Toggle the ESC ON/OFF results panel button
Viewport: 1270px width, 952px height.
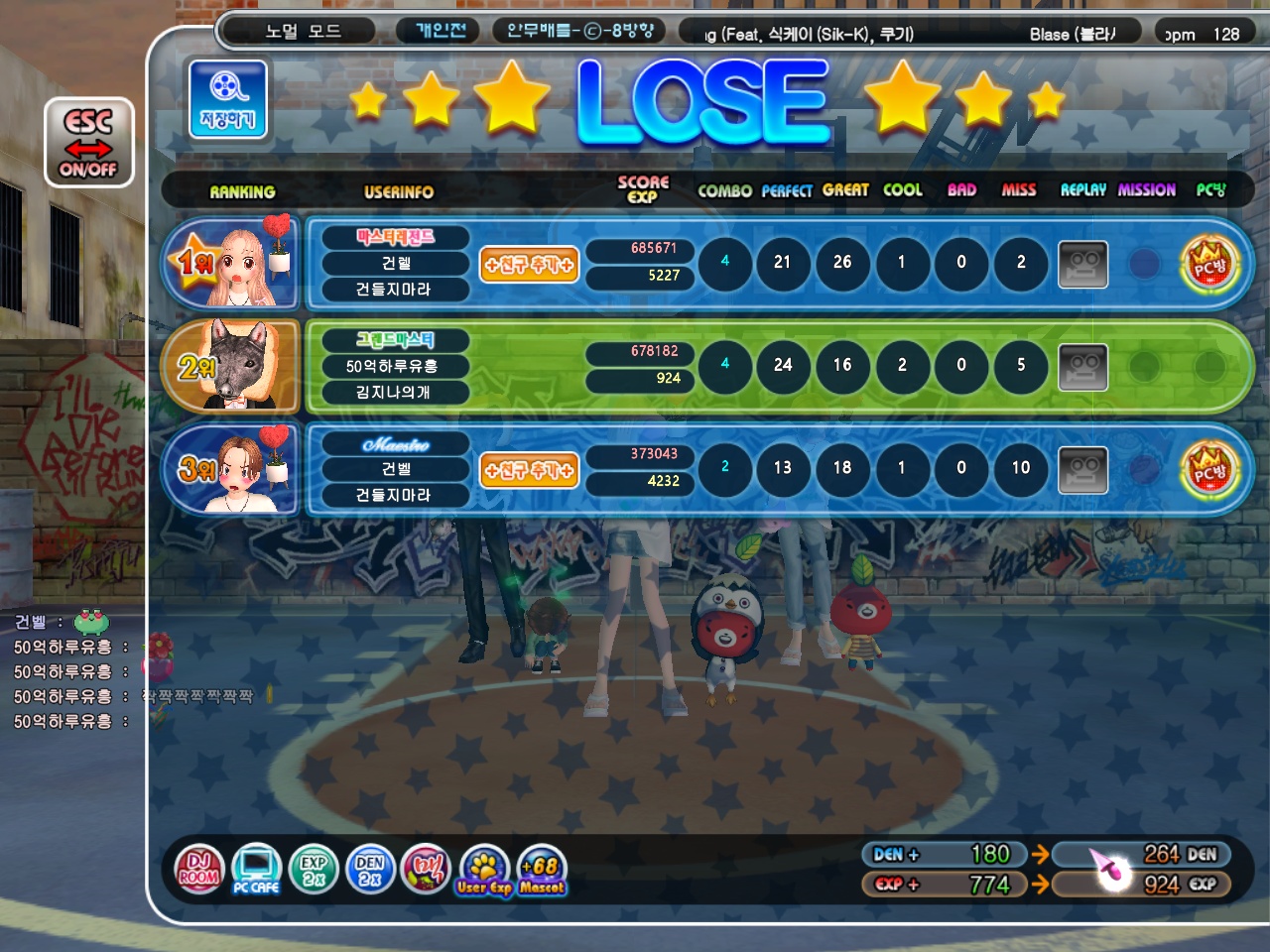point(88,143)
